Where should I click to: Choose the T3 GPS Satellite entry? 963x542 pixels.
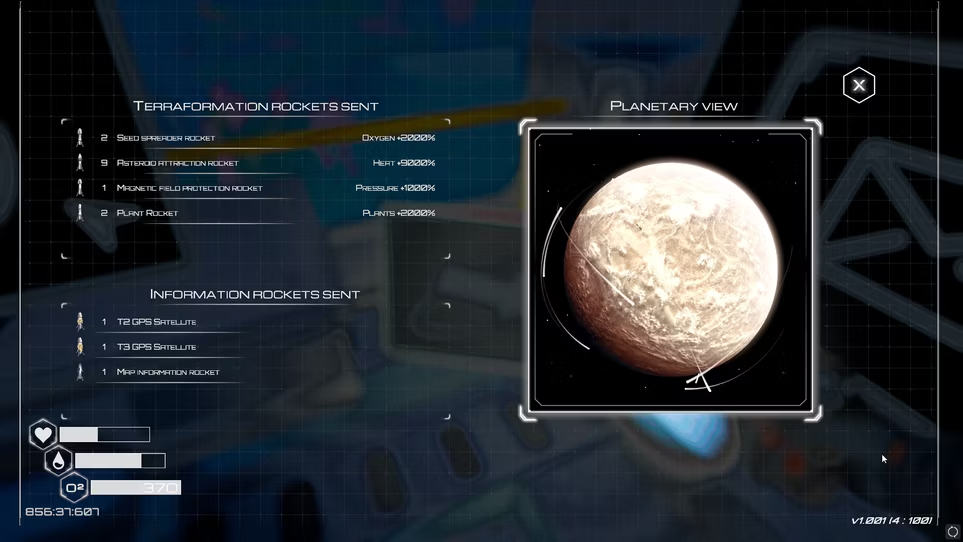tap(156, 347)
